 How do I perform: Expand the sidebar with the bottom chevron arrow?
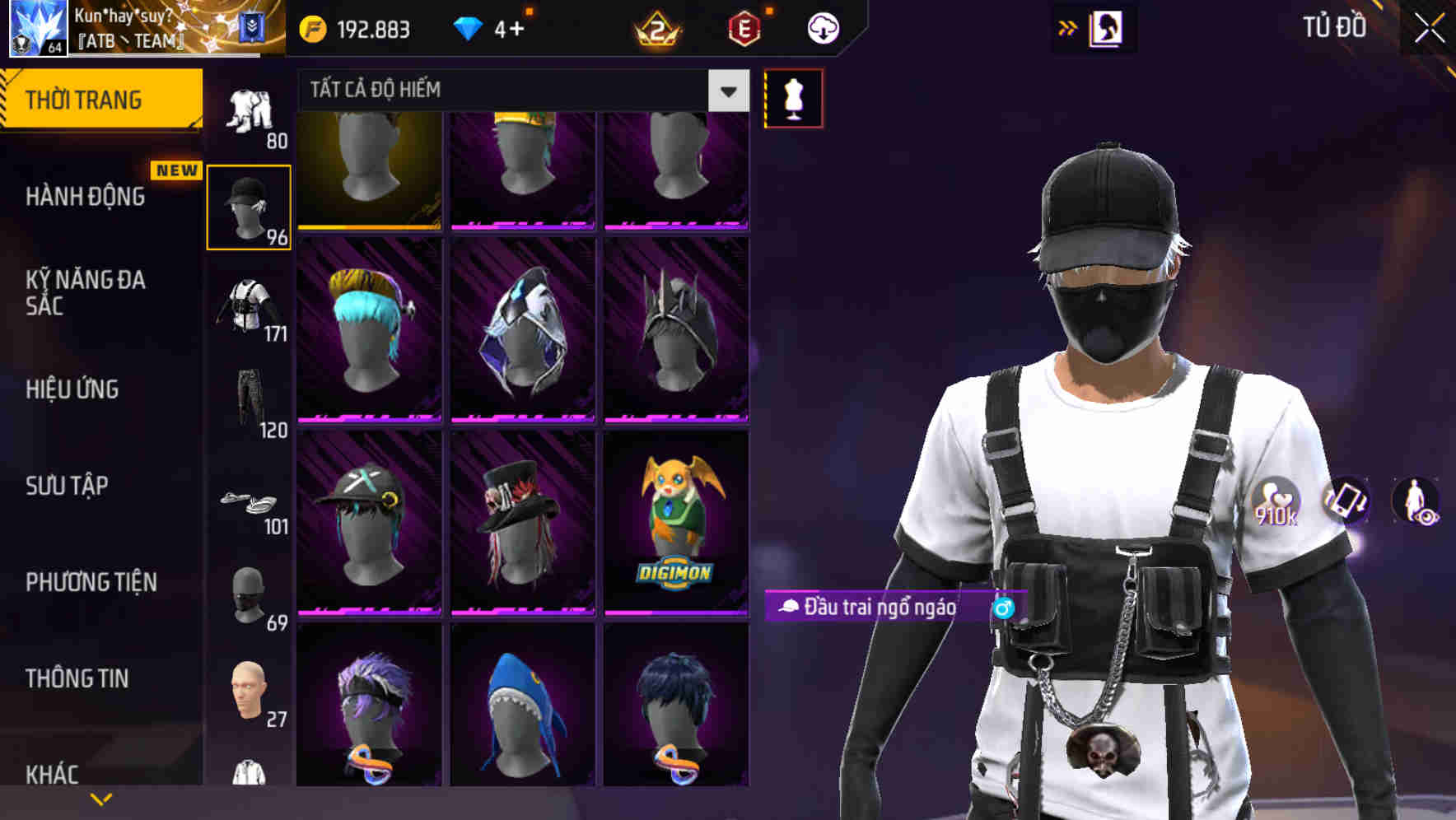(101, 798)
